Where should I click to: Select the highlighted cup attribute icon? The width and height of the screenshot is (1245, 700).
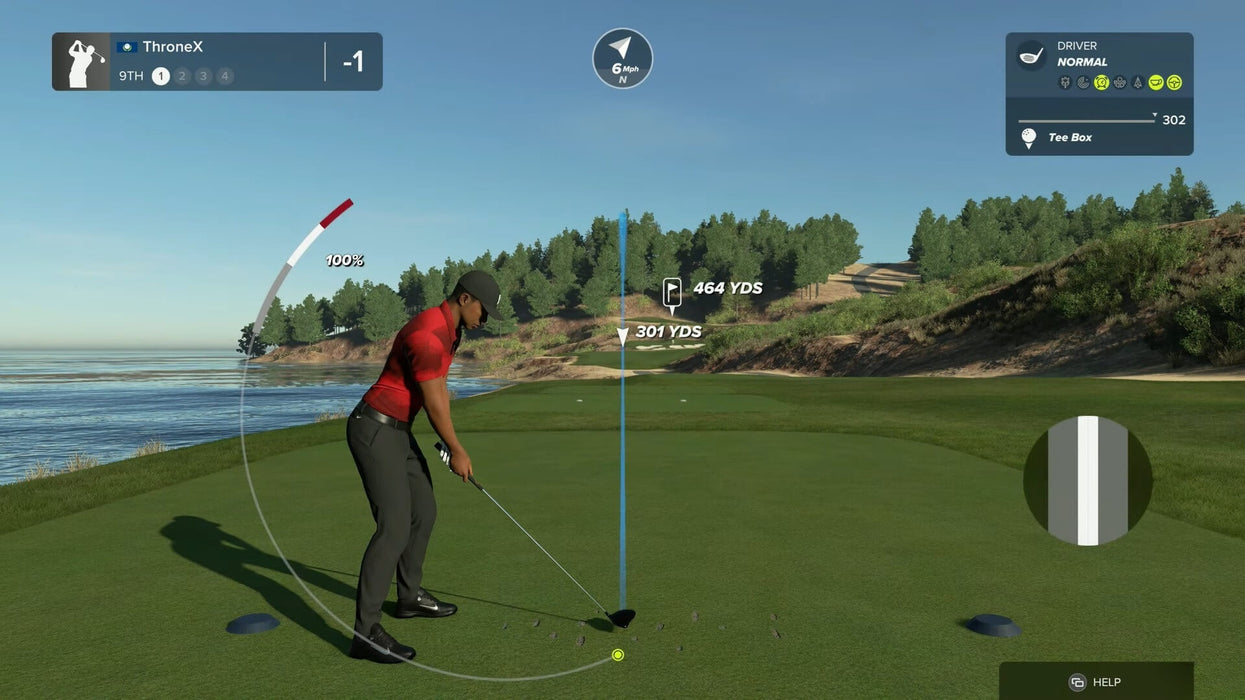coord(1155,82)
